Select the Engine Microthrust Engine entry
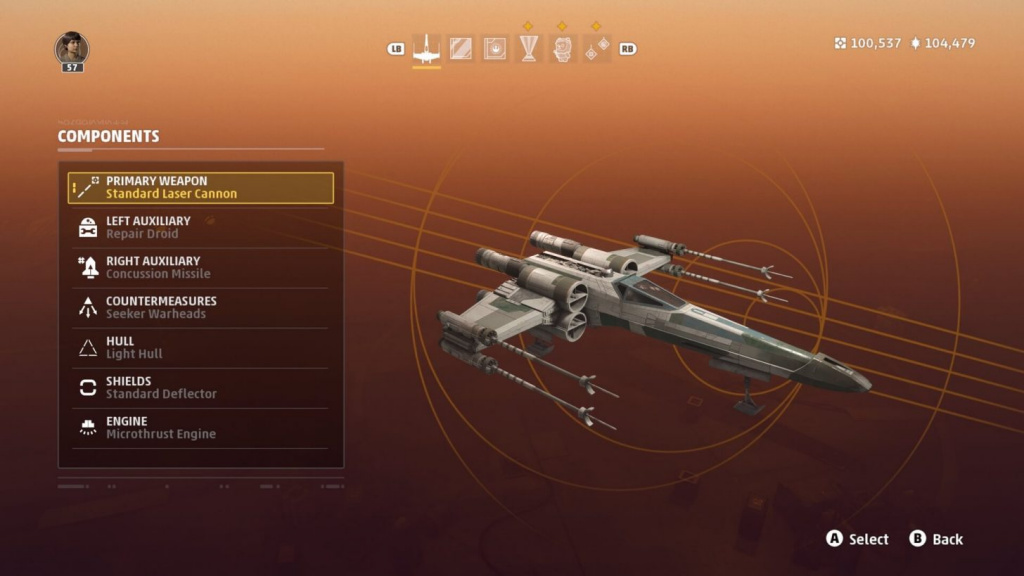Viewport: 1024px width, 576px height. [200, 428]
